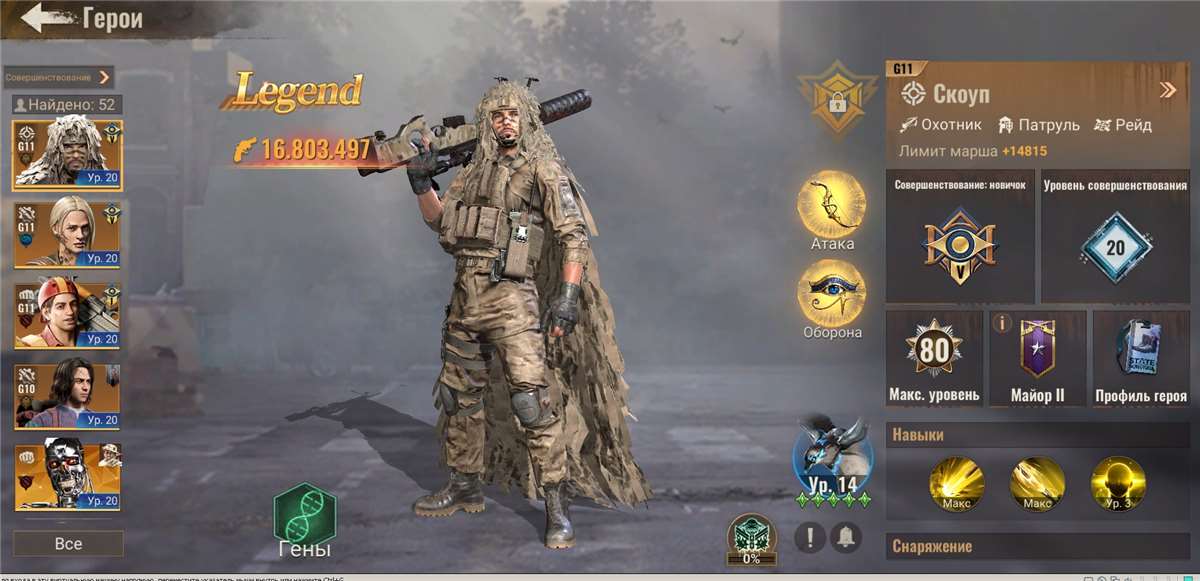Open the Гены gene menu
Viewport: 1200px width, 581px height.
(x=305, y=518)
